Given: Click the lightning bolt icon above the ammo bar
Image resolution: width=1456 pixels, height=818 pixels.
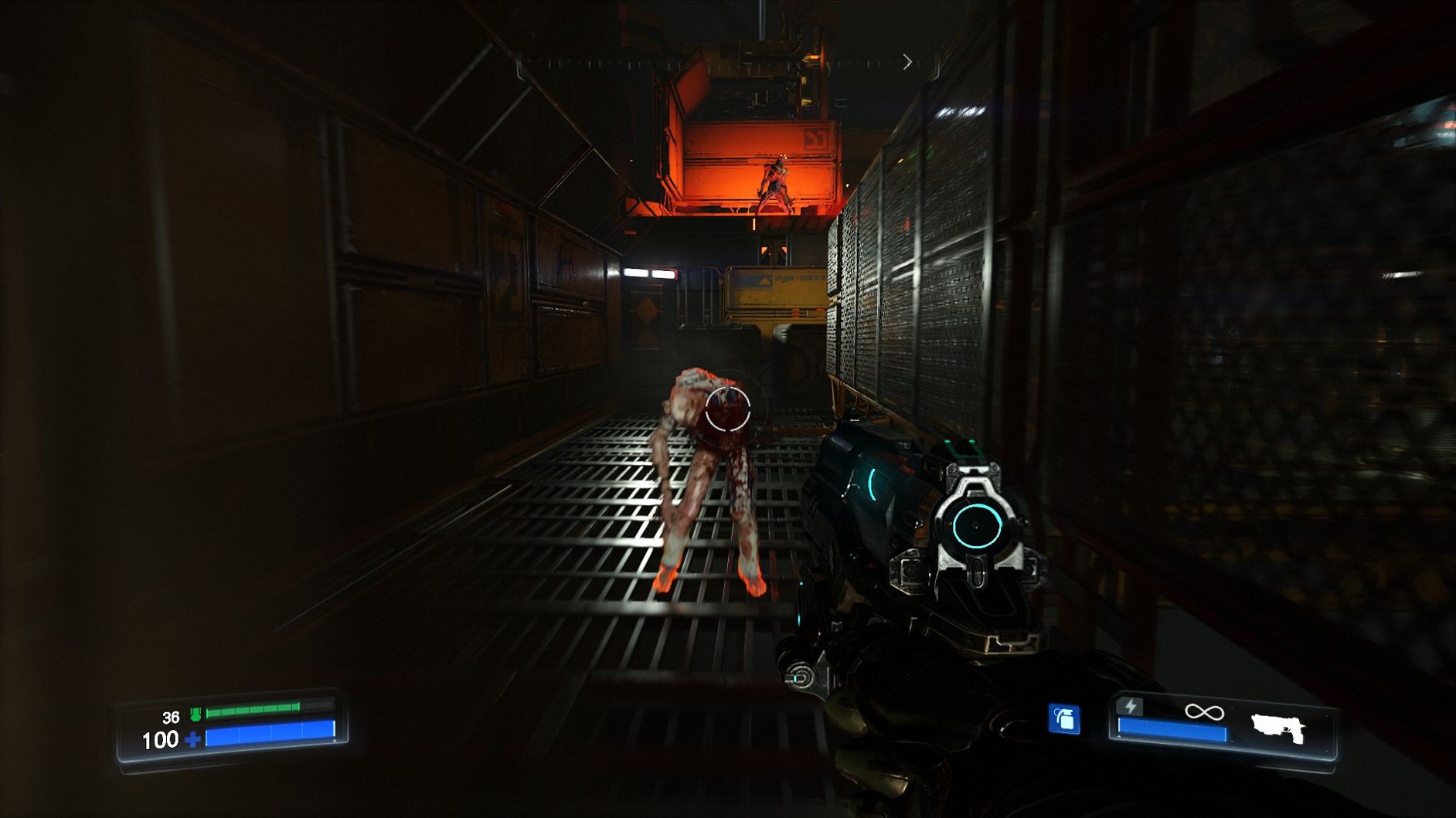Looking at the screenshot, I should point(1131,706).
